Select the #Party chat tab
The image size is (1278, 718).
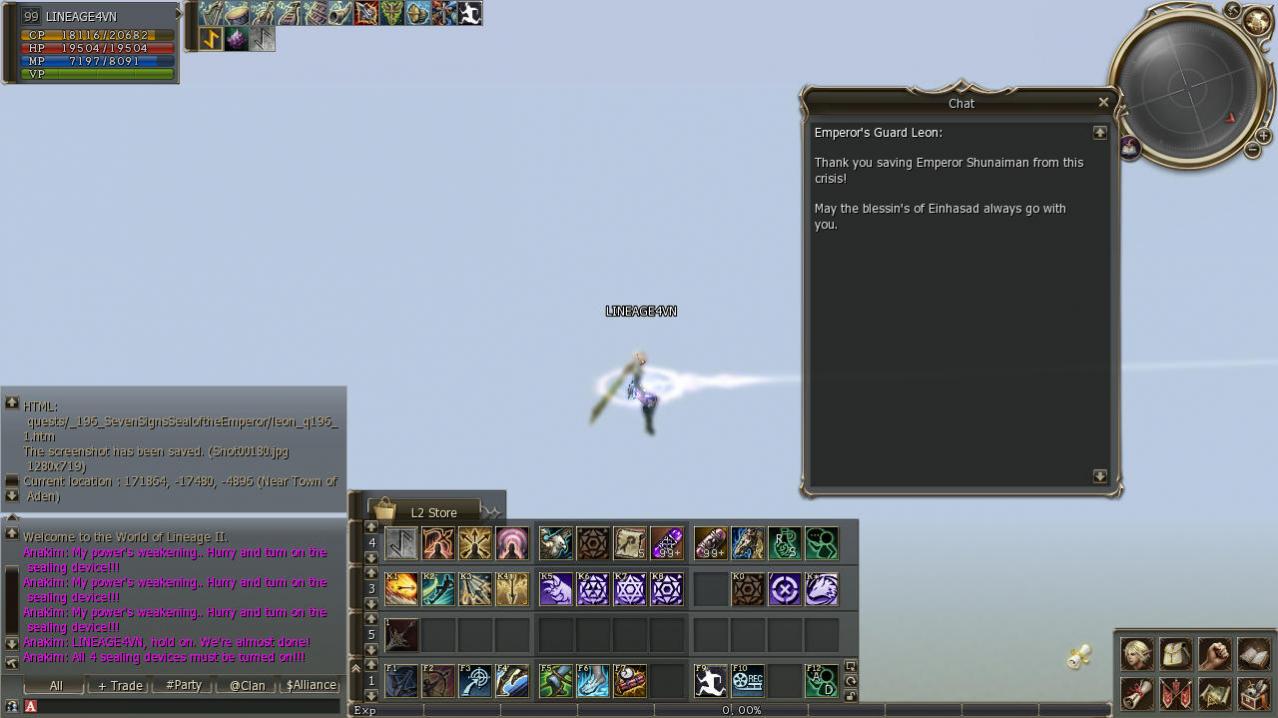coord(183,685)
